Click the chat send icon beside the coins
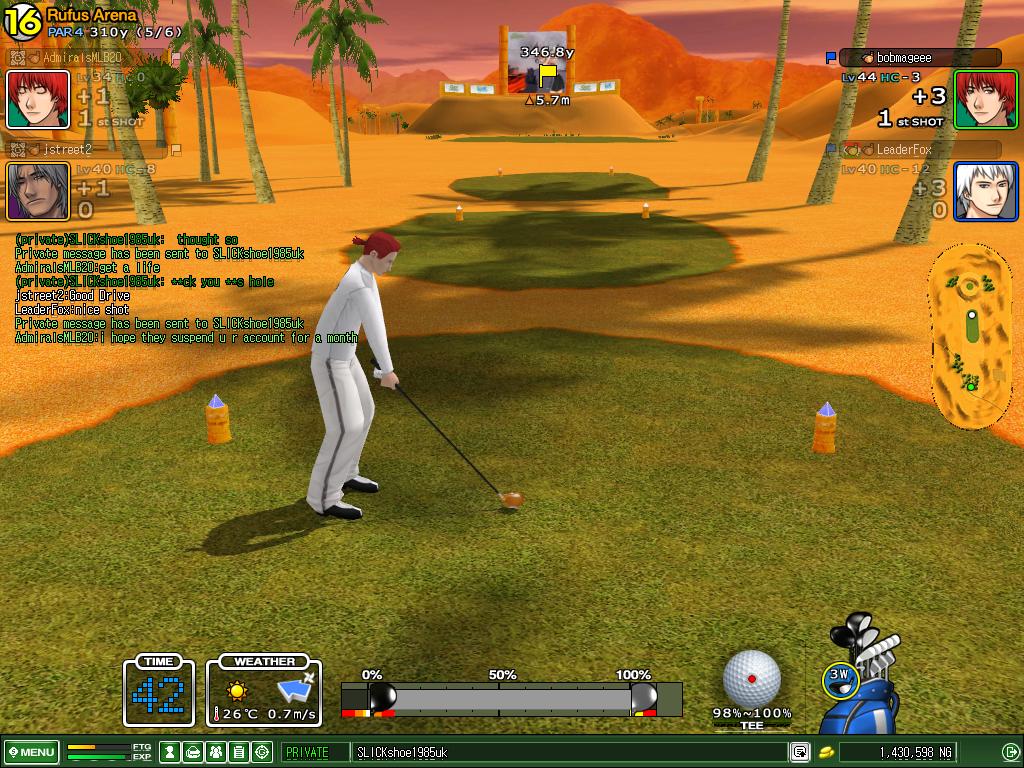This screenshot has height=768, width=1024. (x=800, y=752)
